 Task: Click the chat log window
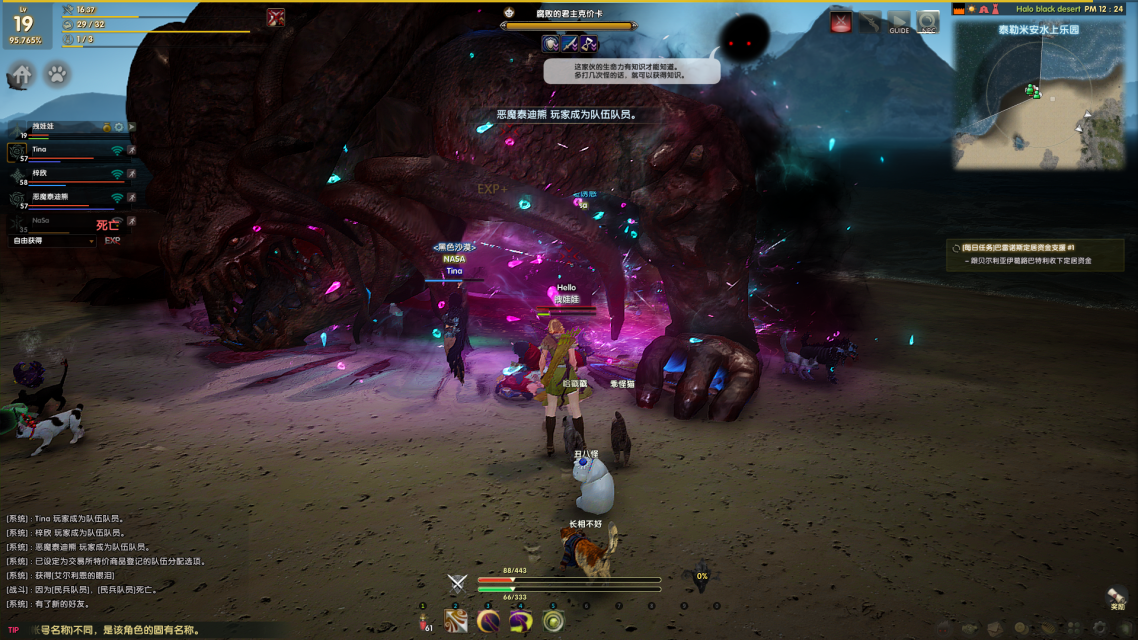click(x=120, y=560)
